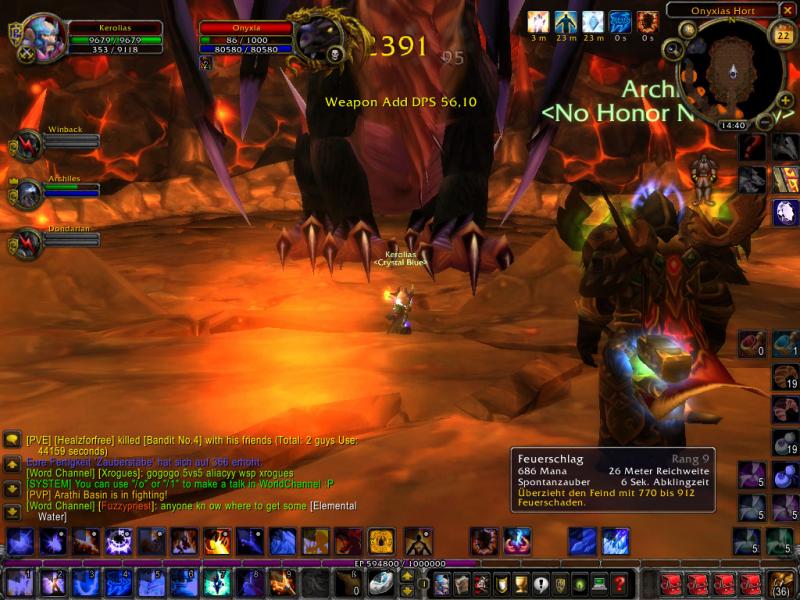Select Kerolias' player portrait
The image size is (800, 600).
pyautogui.click(x=43, y=38)
